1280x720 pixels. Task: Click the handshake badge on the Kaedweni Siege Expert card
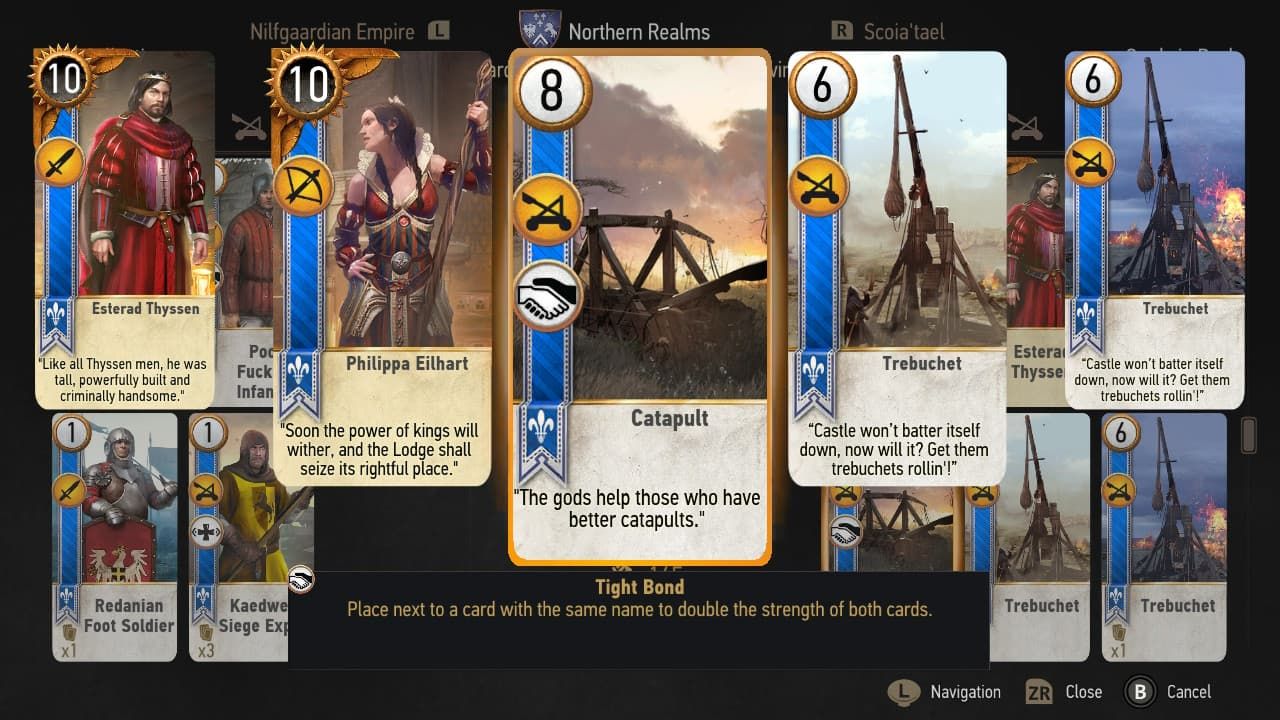(301, 576)
